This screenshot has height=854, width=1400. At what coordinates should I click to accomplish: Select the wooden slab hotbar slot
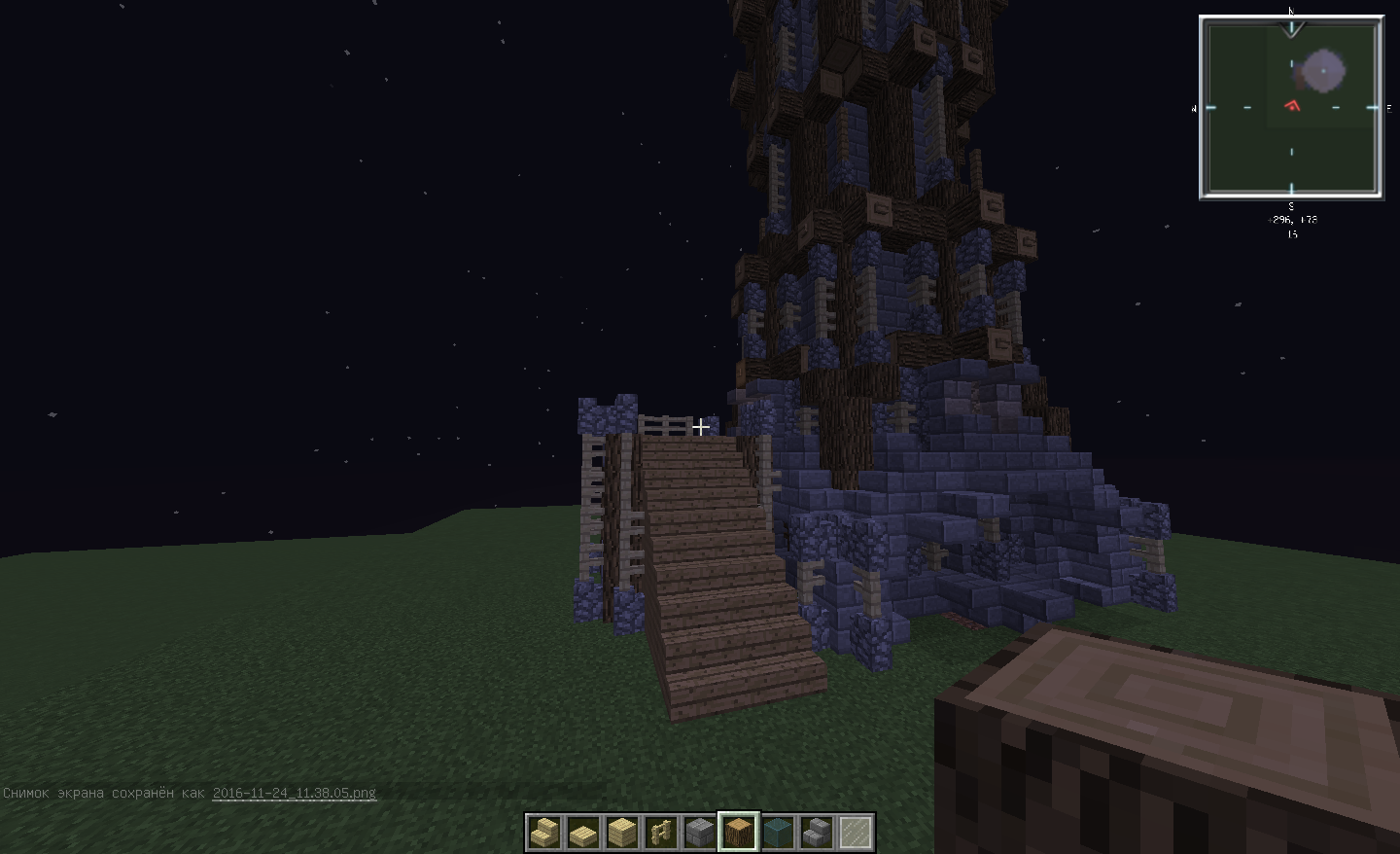click(583, 833)
